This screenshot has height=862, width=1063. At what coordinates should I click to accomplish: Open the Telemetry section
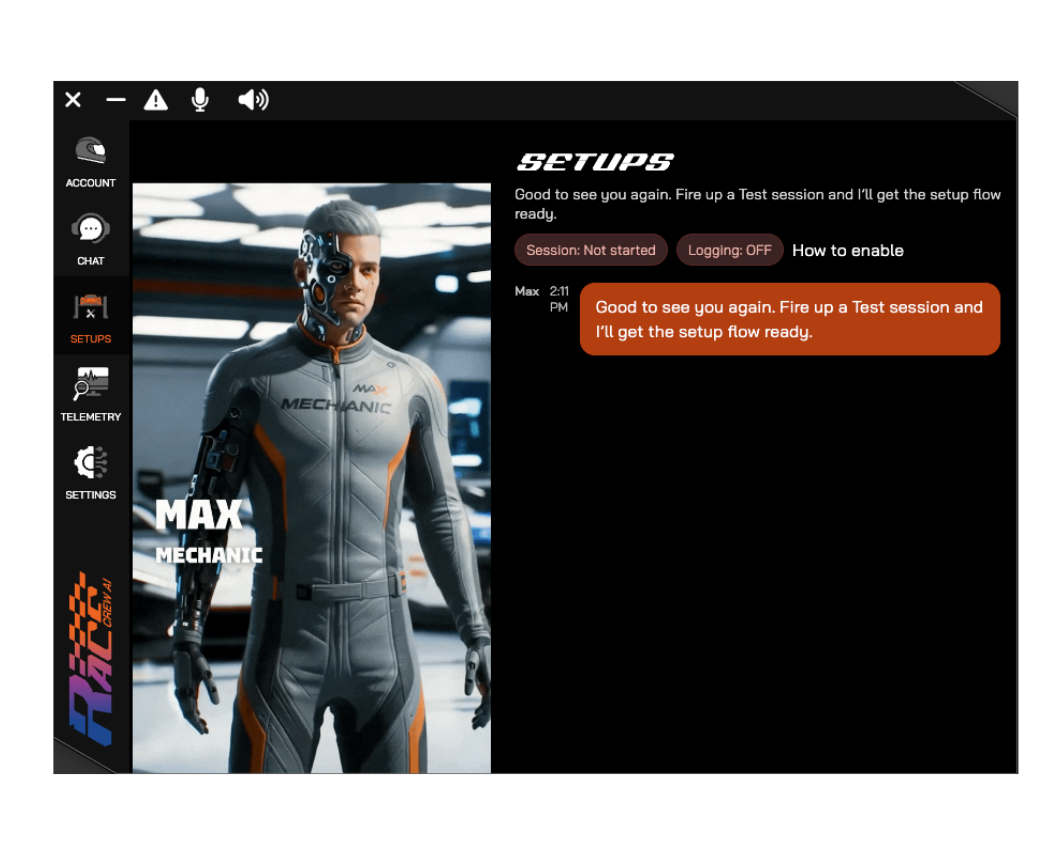point(91,395)
